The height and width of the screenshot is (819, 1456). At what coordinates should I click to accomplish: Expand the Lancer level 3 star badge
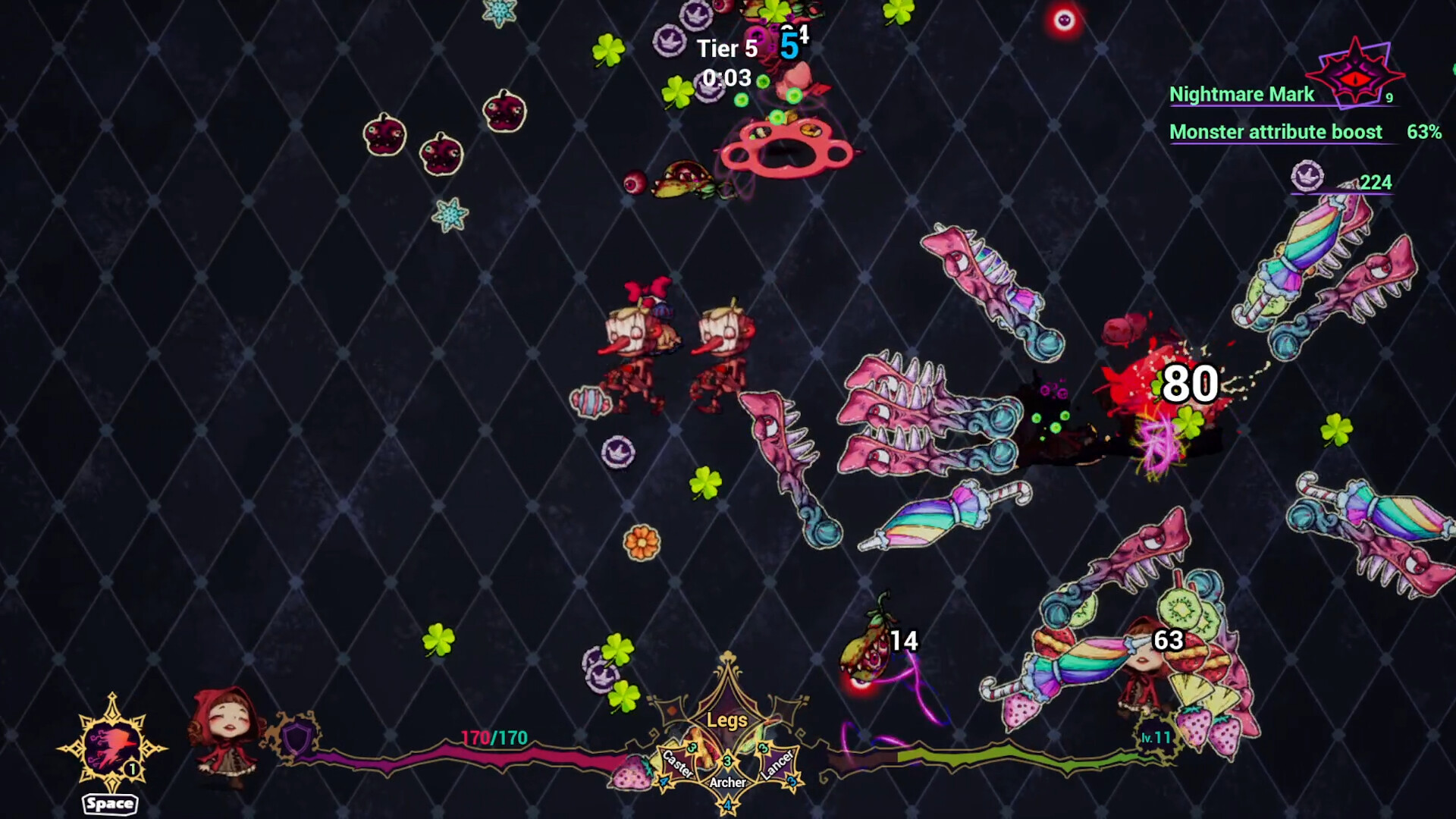tap(763, 748)
